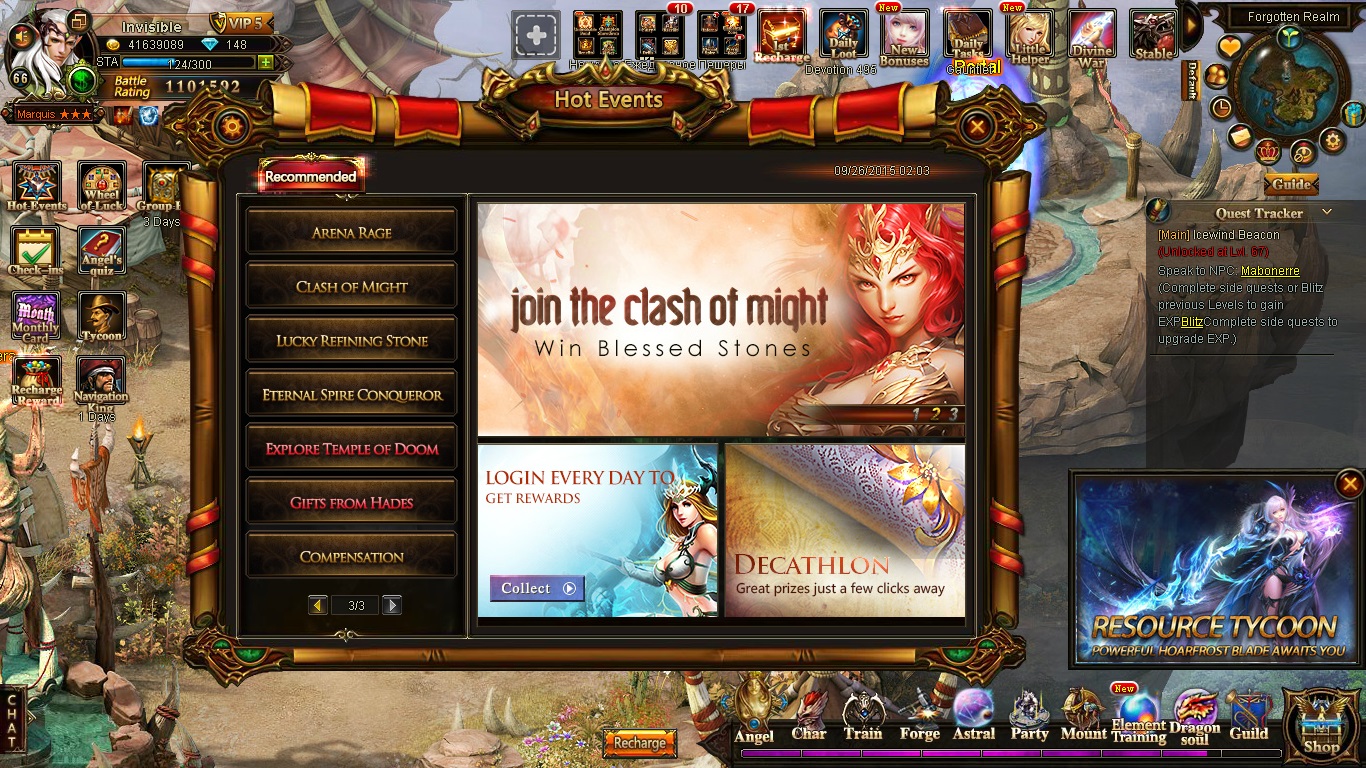
Task: Select Eternal Spire Conqueror event
Action: coord(351,394)
